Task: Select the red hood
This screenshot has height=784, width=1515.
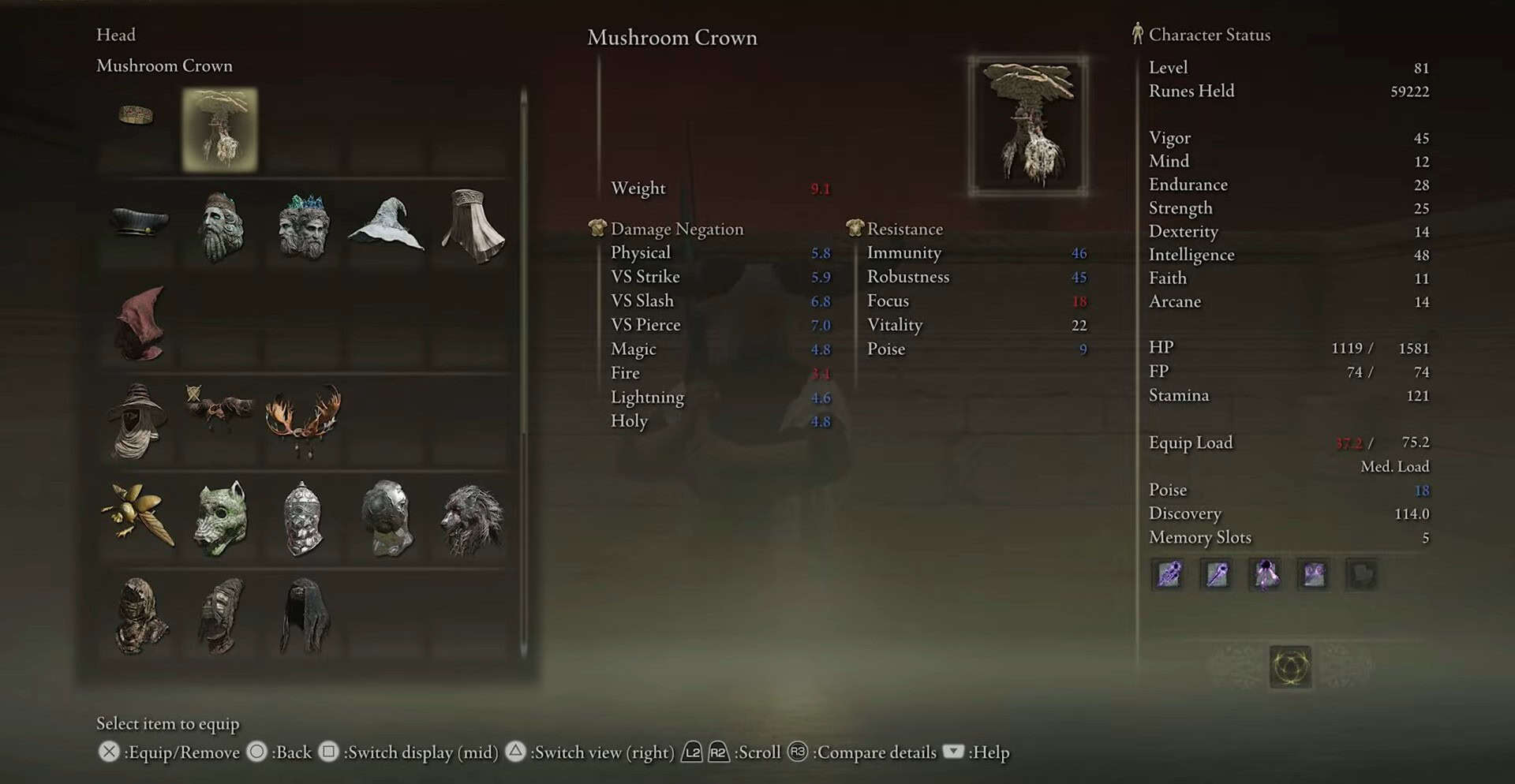Action: [140, 323]
